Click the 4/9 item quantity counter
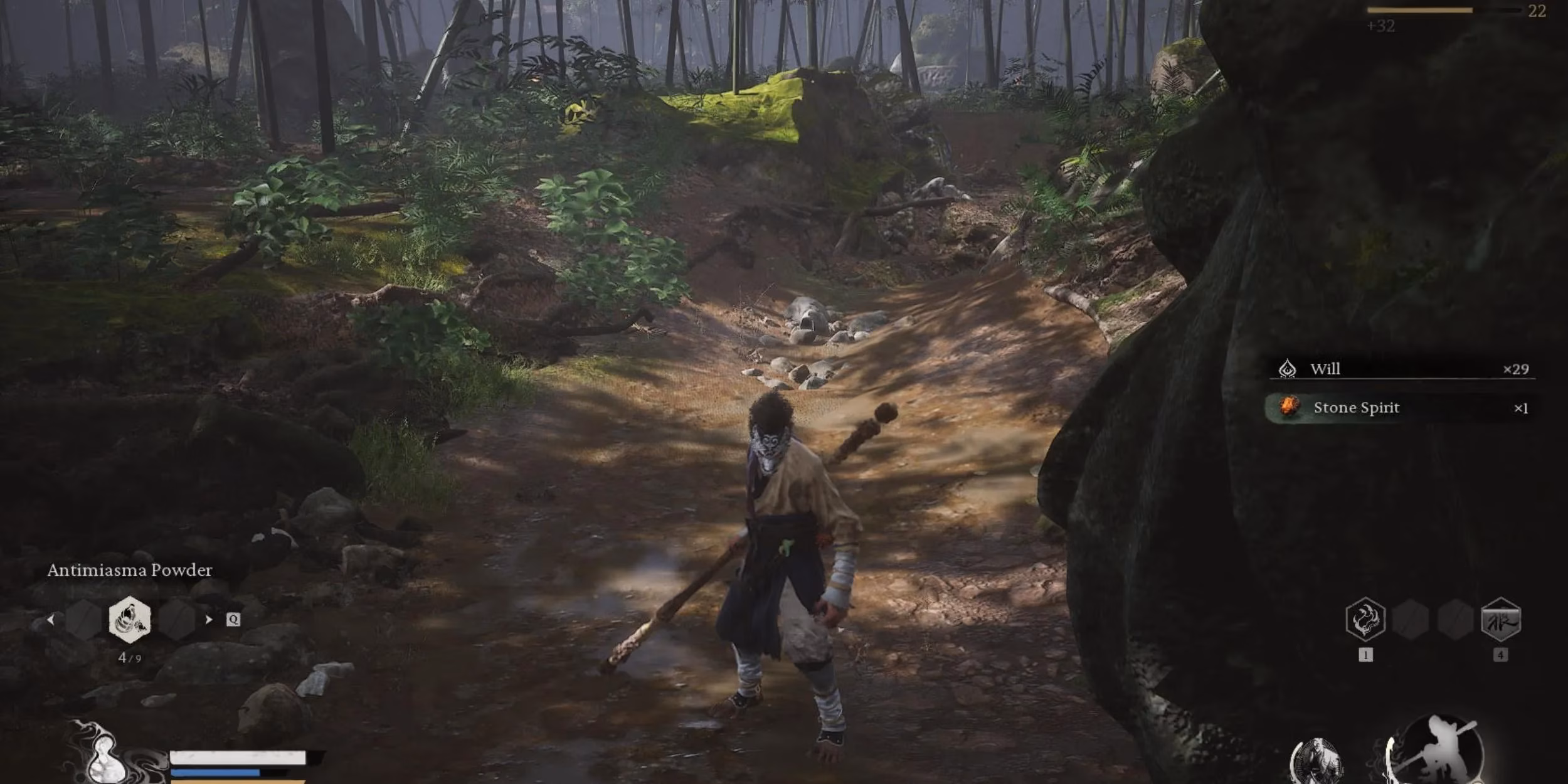Screen dimensions: 1568x784 point(130,658)
